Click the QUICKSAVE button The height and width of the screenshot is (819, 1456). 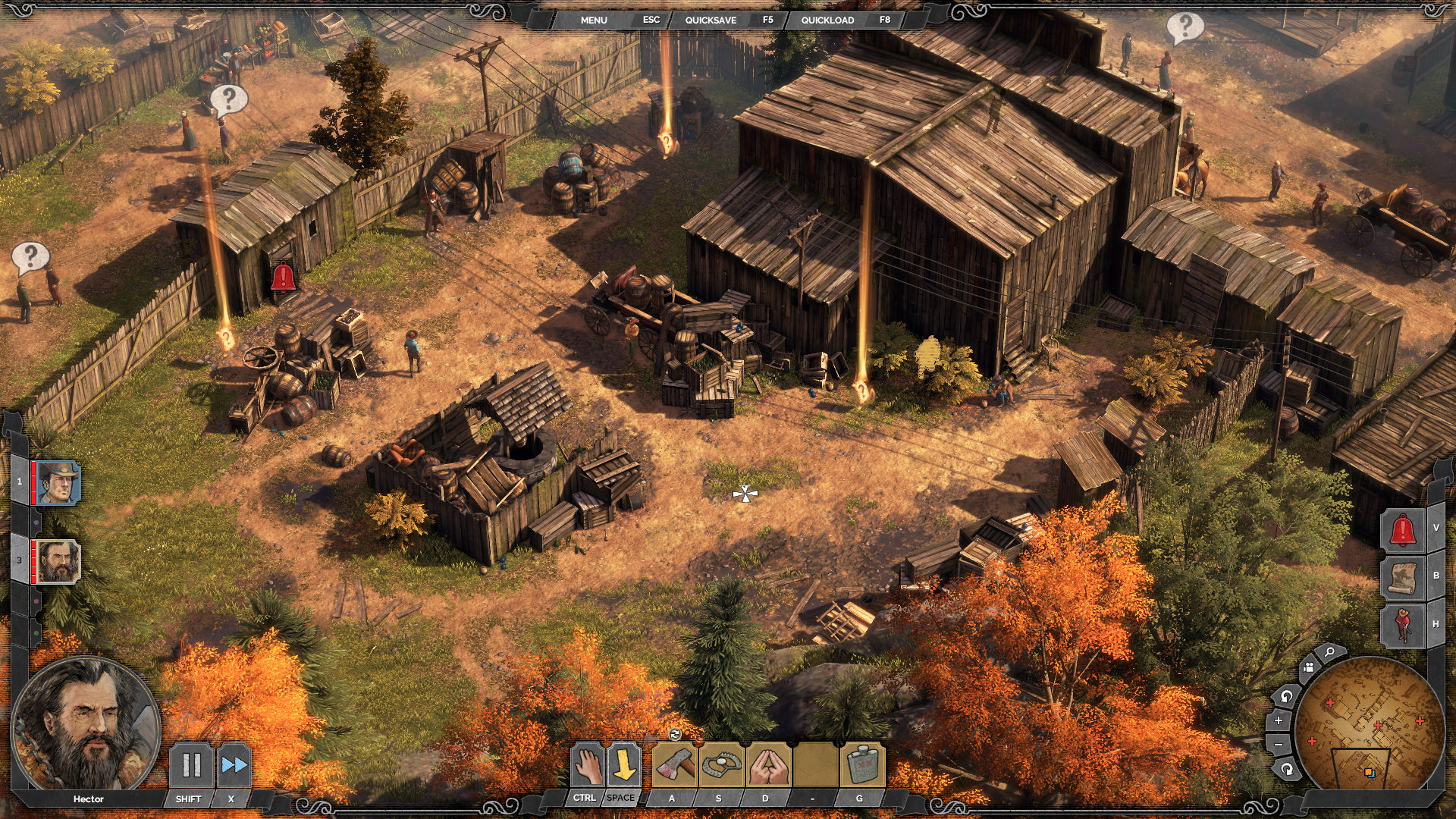tap(711, 20)
